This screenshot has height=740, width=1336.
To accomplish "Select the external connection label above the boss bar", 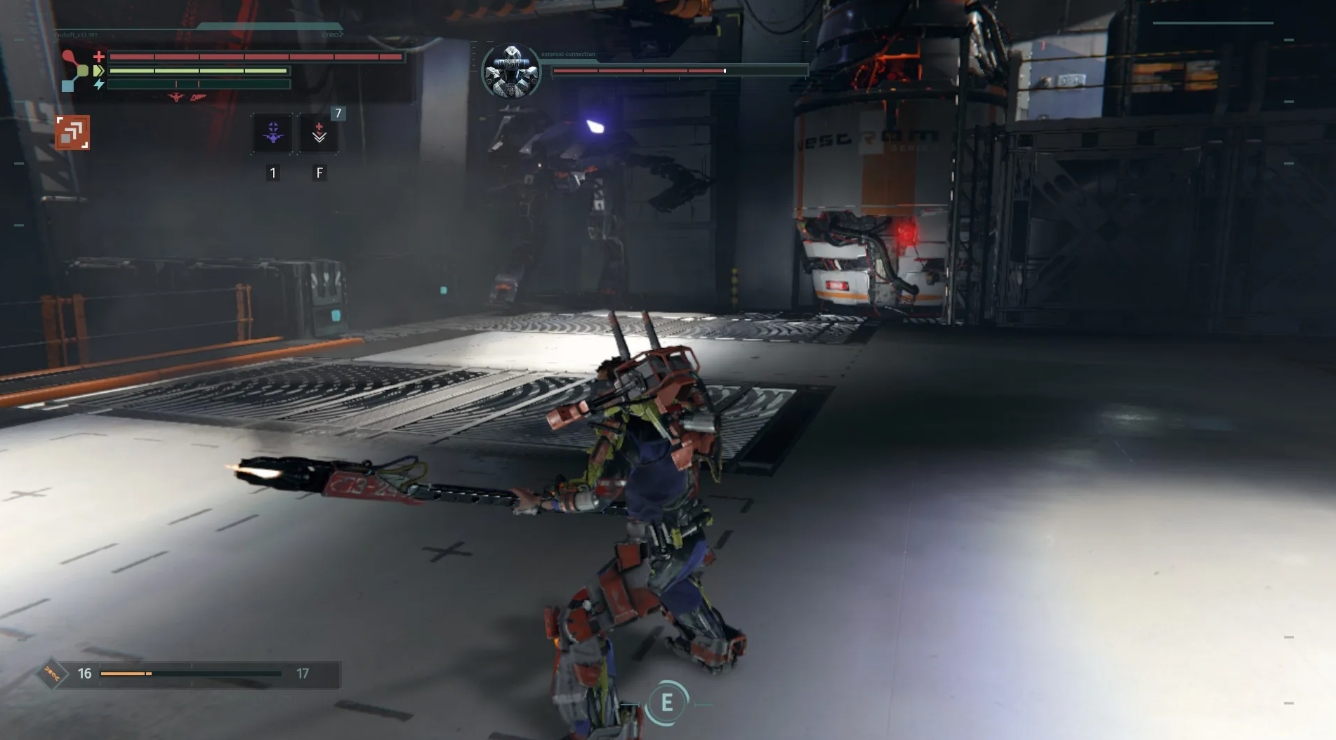I will [569, 55].
